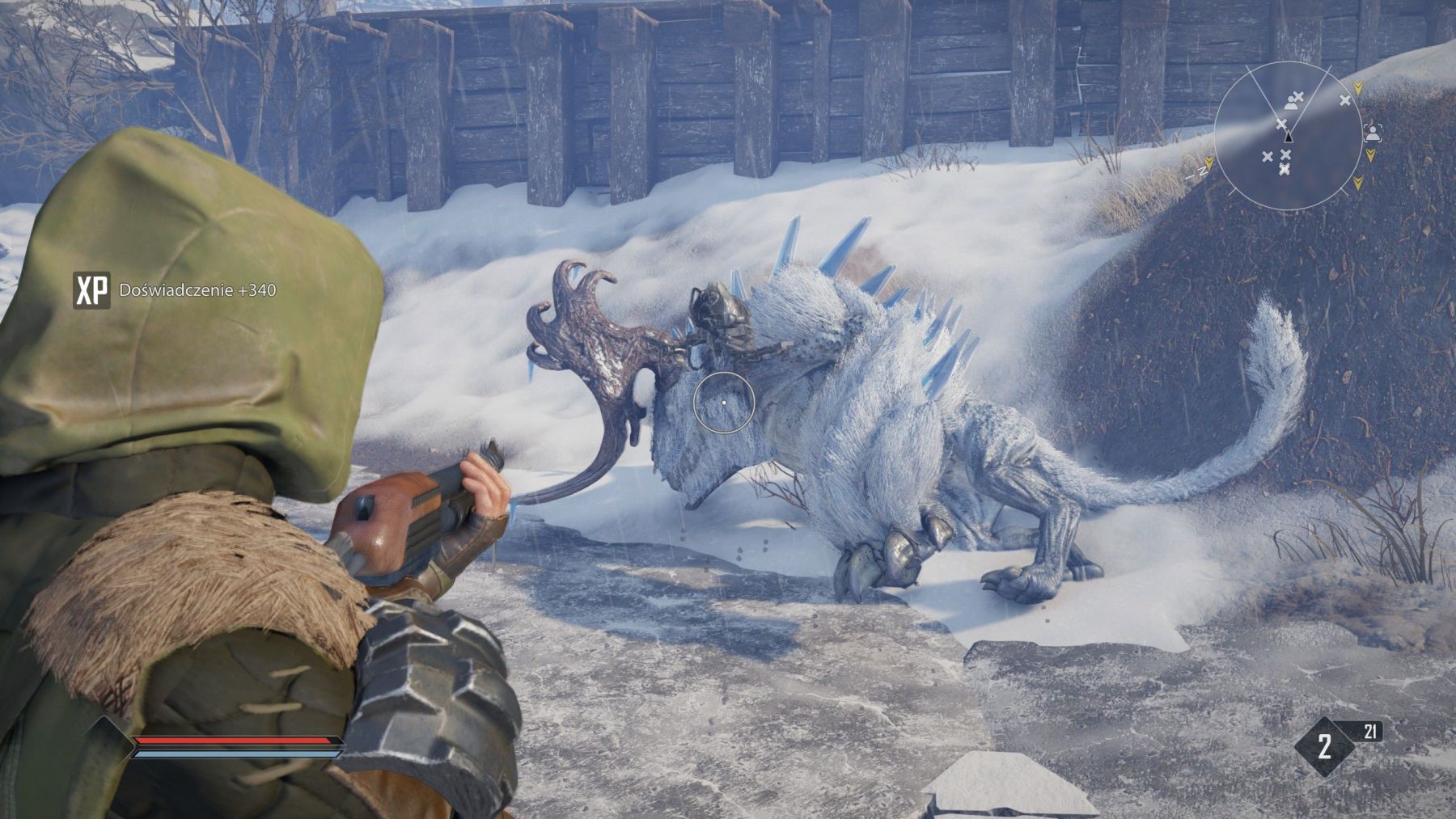
Task: Select the topmost enemy X inside the minimap
Action: click(1298, 97)
